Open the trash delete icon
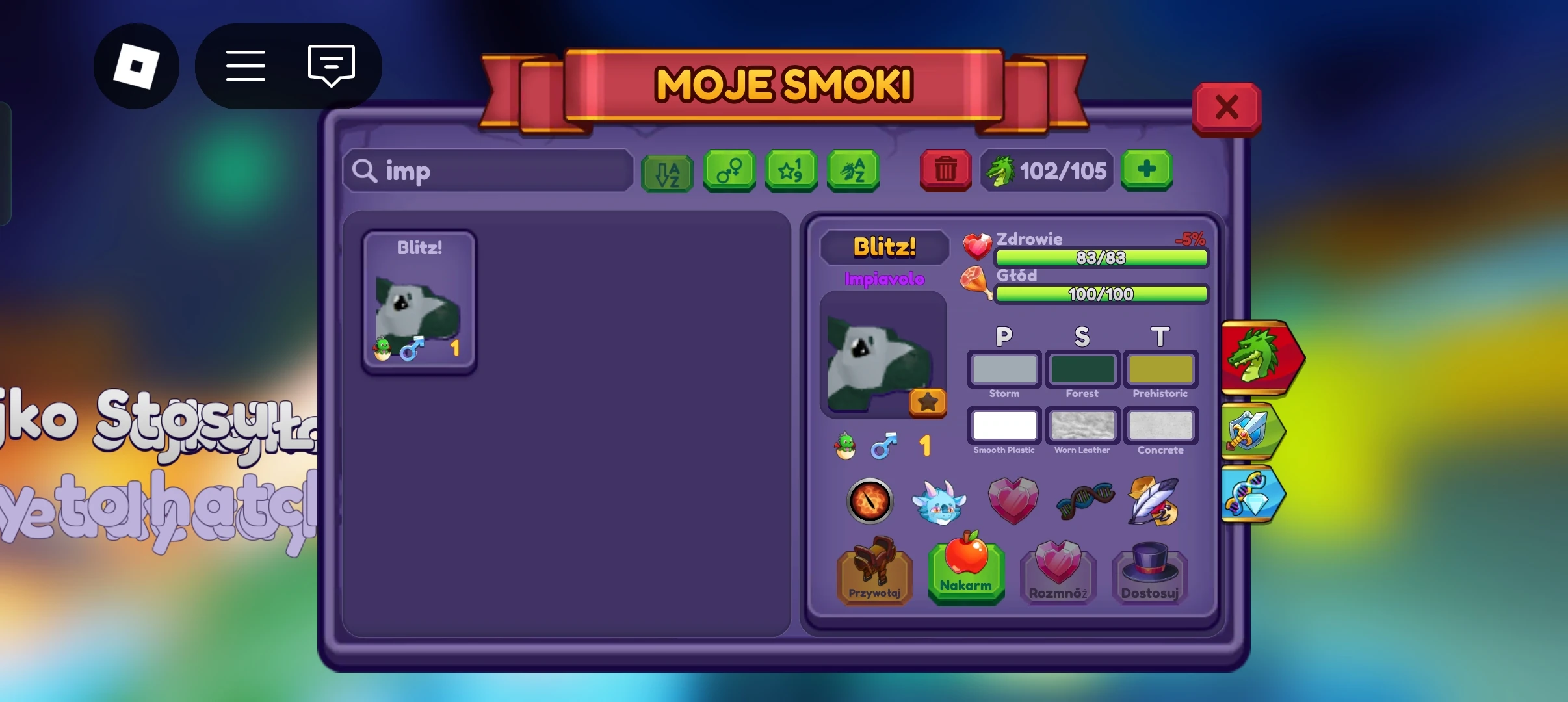The width and height of the screenshot is (1568, 702). 945,170
